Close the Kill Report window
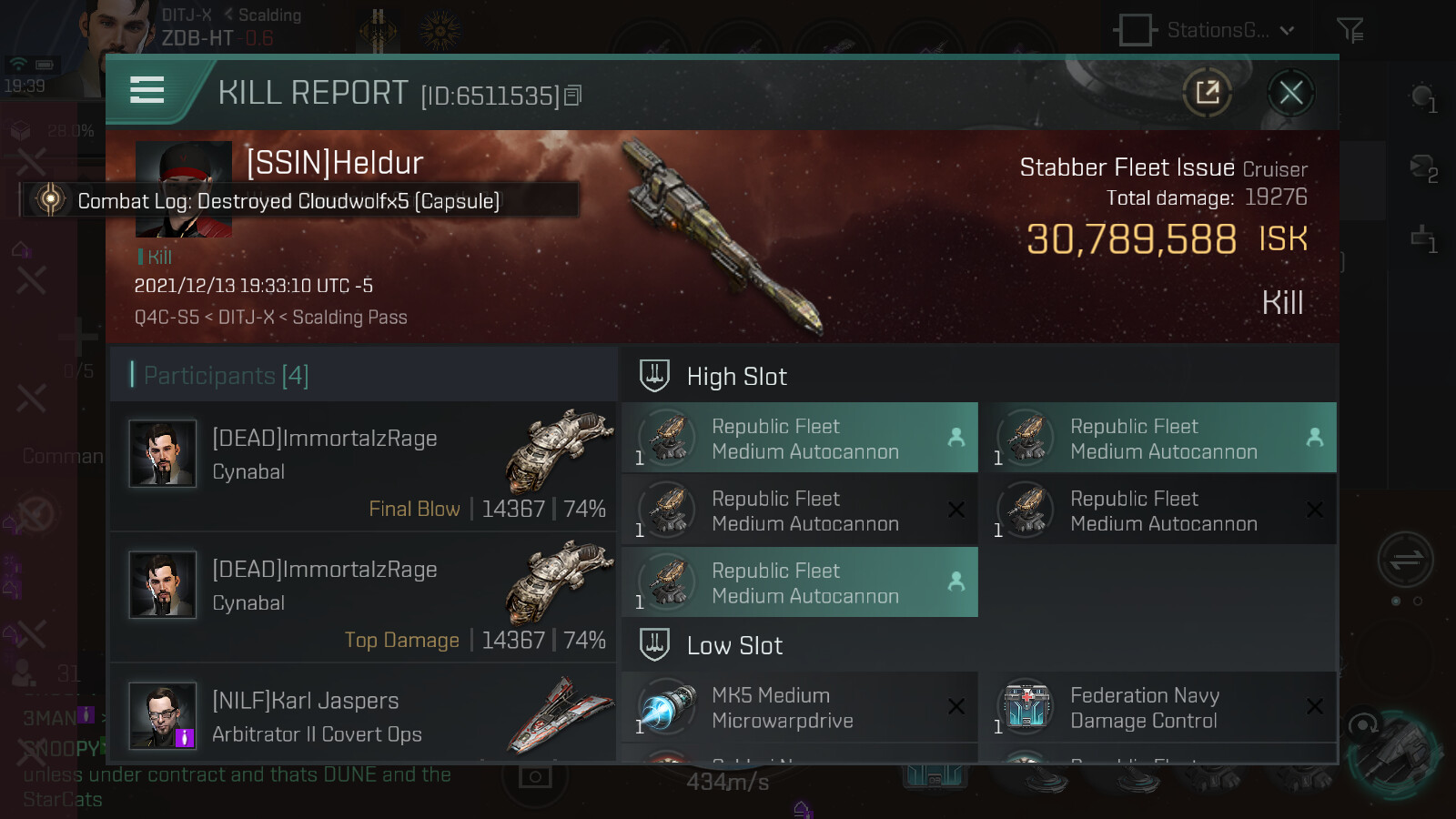The width and height of the screenshot is (1456, 819). 1290,93
